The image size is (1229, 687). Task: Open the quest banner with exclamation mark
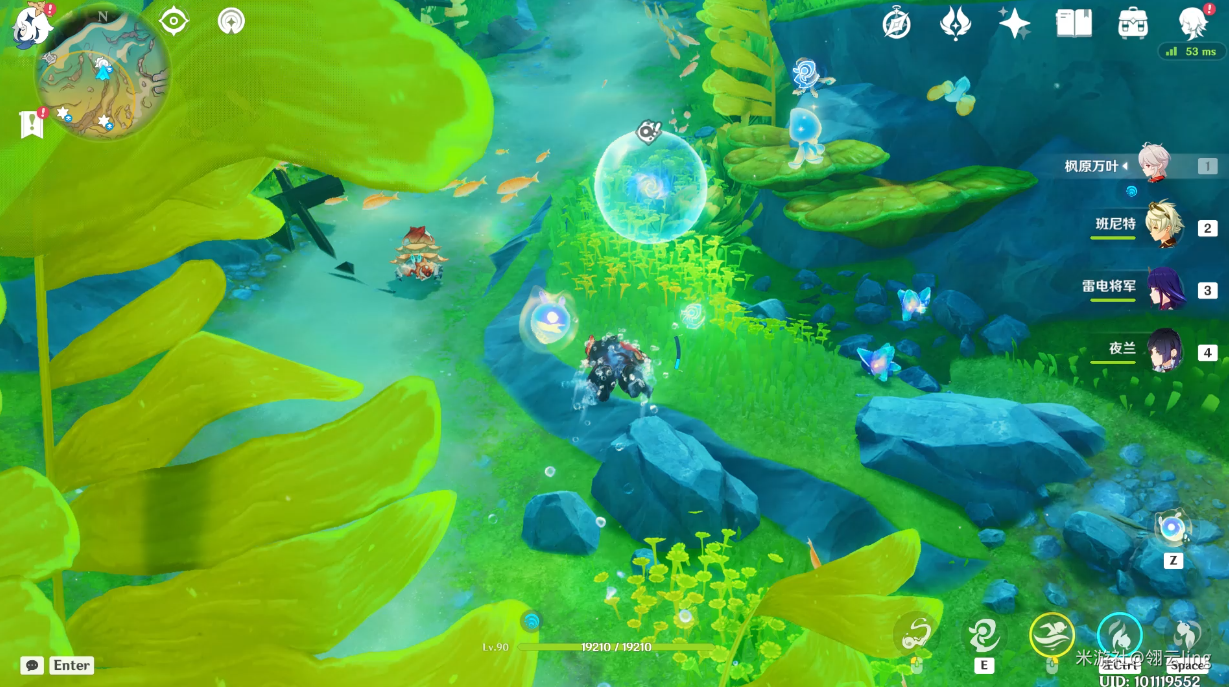pos(32,124)
